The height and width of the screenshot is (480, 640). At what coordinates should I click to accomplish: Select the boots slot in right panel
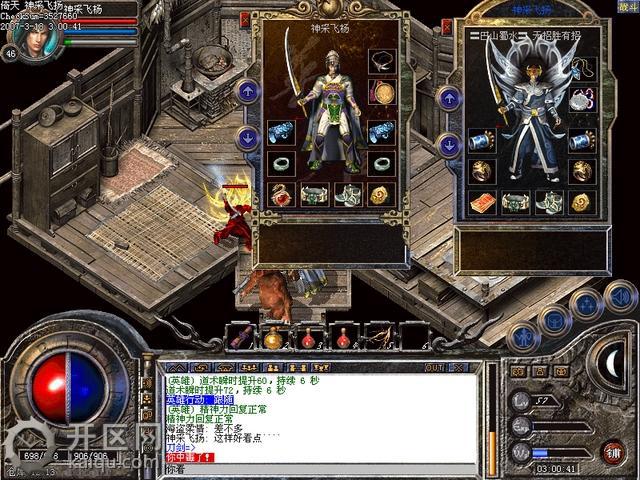pos(548,203)
